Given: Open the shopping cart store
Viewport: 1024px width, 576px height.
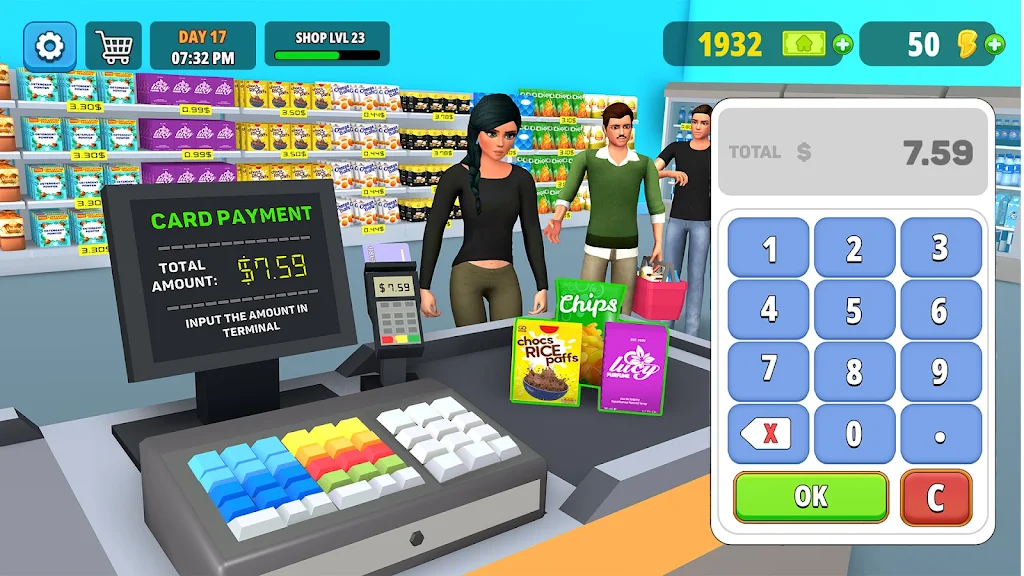Looking at the screenshot, I should (113, 45).
